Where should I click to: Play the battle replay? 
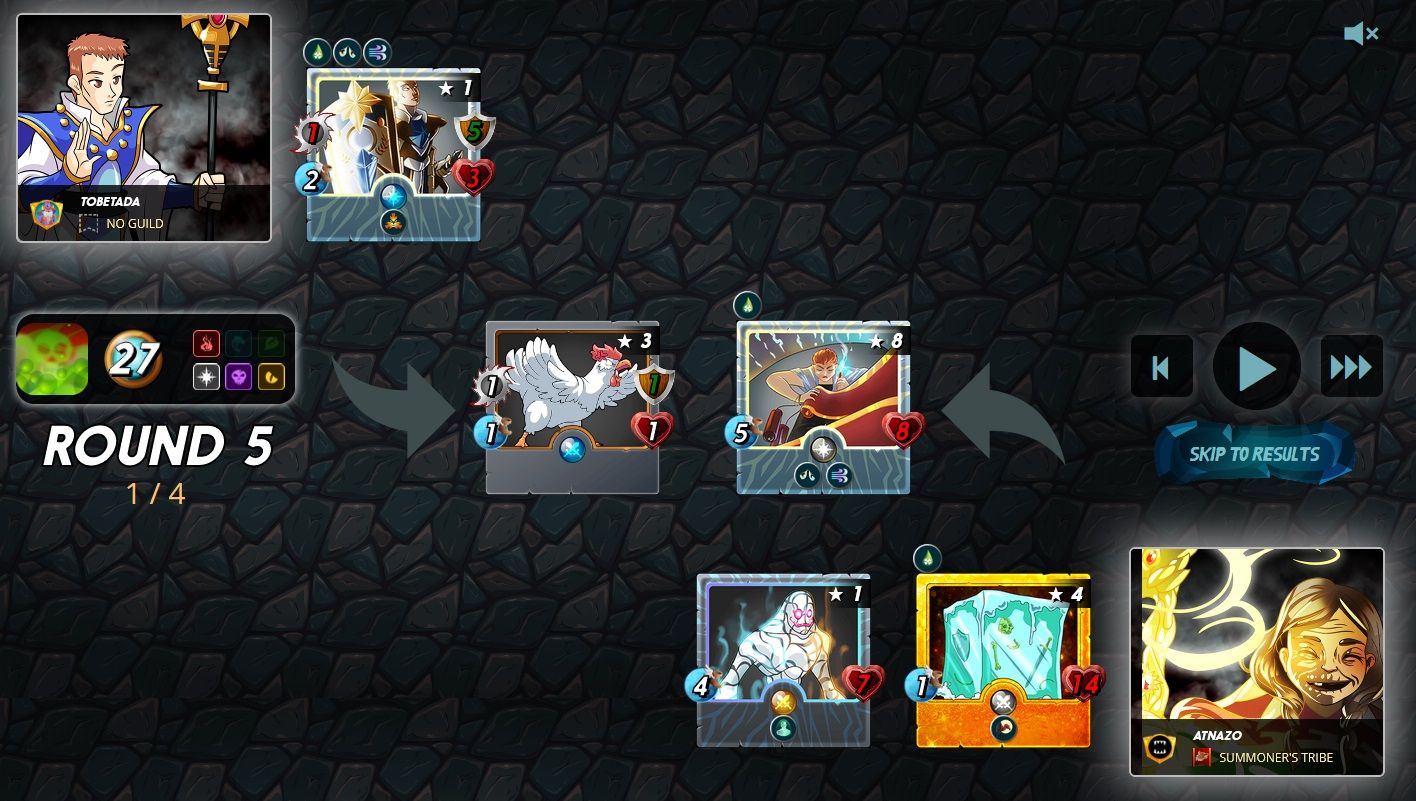click(1256, 367)
